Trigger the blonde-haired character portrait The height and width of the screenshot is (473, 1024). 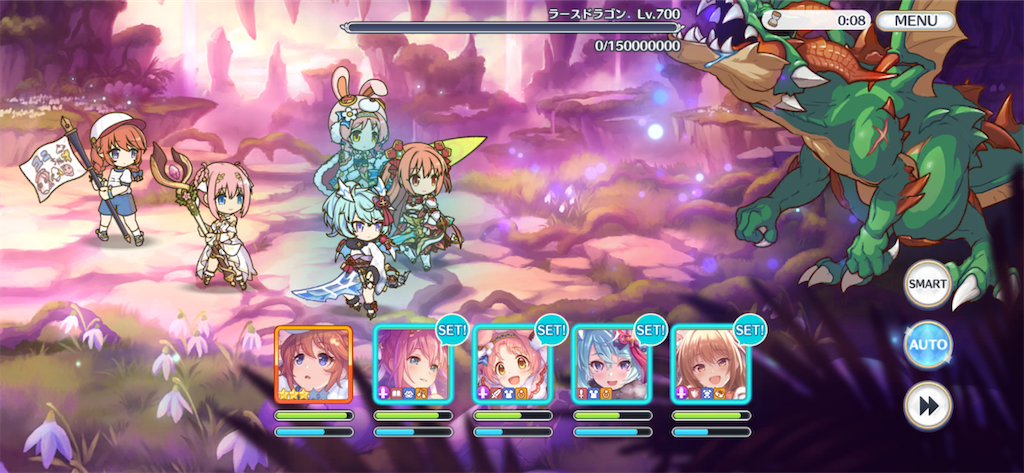[x=709, y=364]
